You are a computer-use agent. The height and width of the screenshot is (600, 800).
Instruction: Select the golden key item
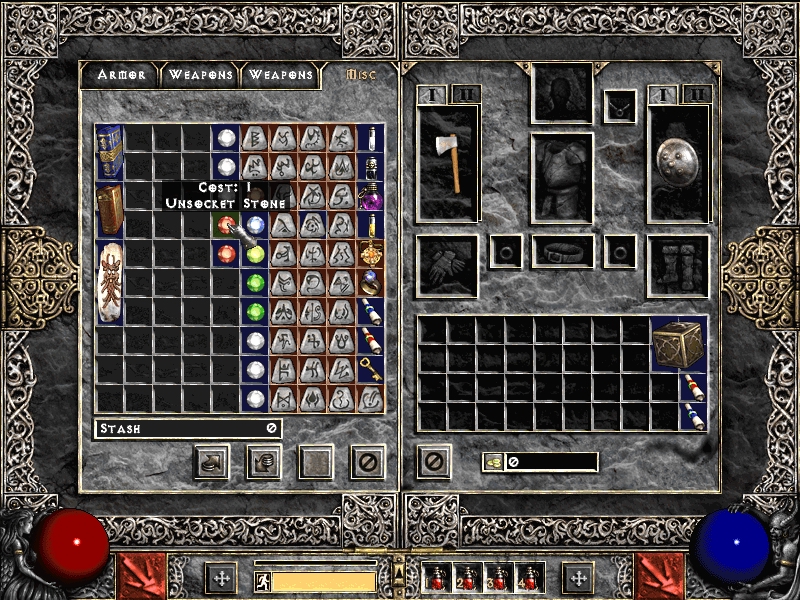click(x=370, y=369)
